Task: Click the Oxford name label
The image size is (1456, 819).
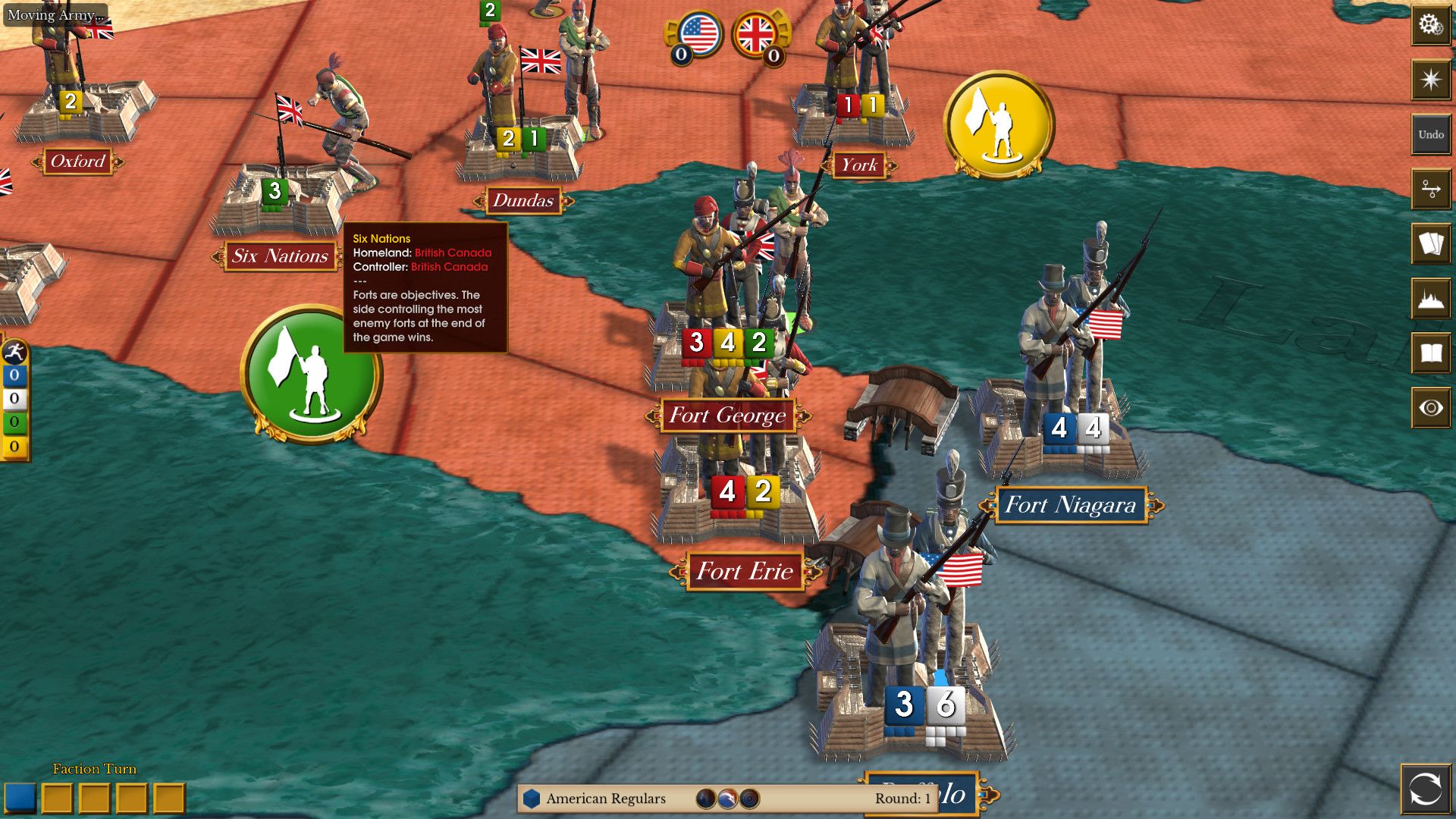Action: (77, 162)
